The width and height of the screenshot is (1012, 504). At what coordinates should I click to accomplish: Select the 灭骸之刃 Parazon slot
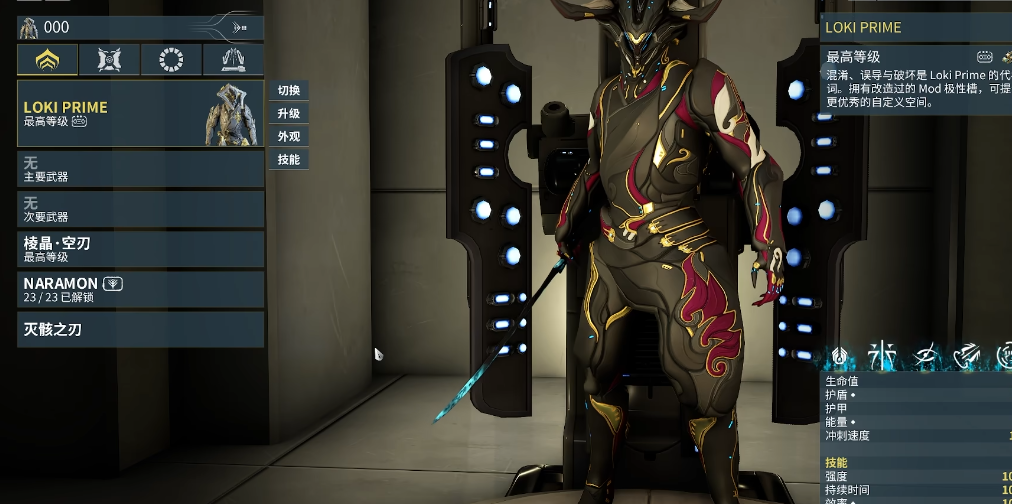[x=140, y=329]
